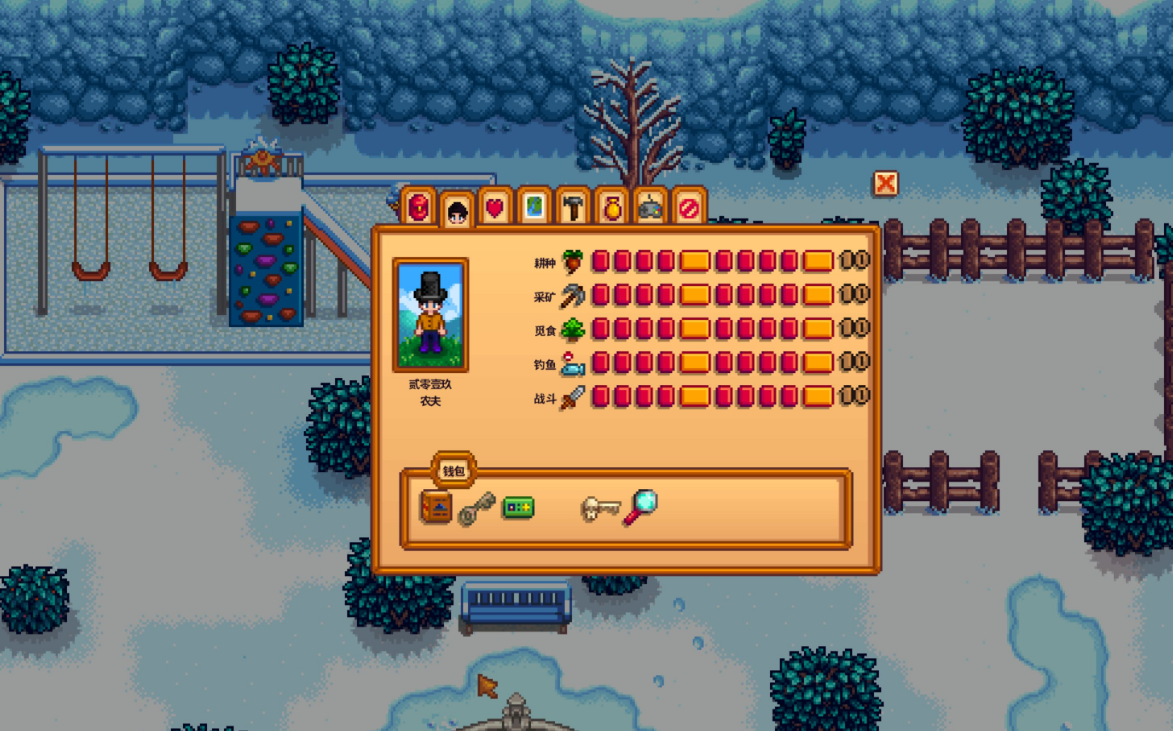1173x731 pixels.
Task: Open the map tab
Action: 534,207
